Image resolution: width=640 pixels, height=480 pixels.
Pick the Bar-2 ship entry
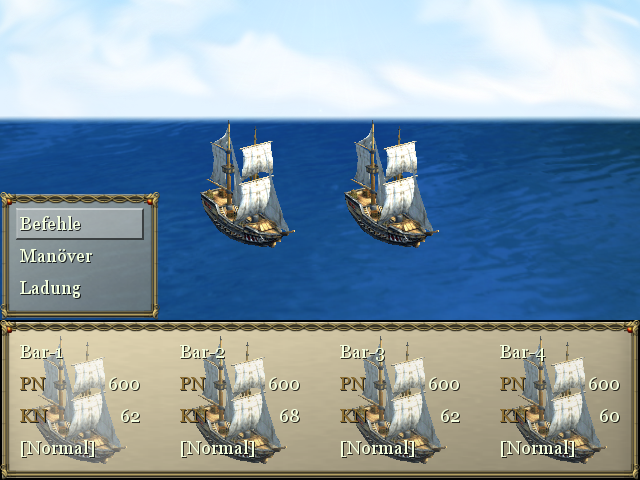240,400
